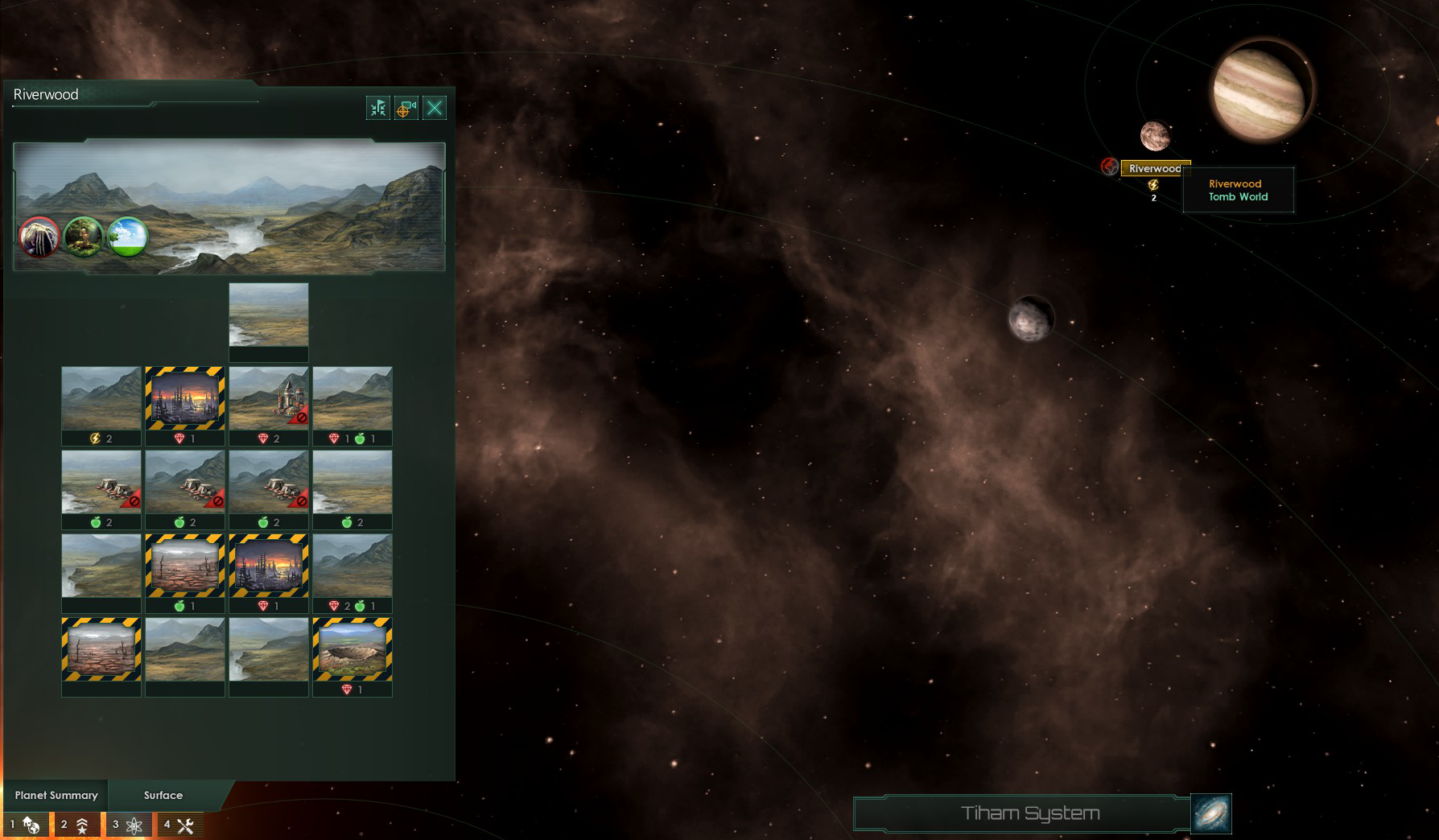Open the wrench and screwdriver shortcut numbered 4
This screenshot has height=840, width=1439.
179,825
